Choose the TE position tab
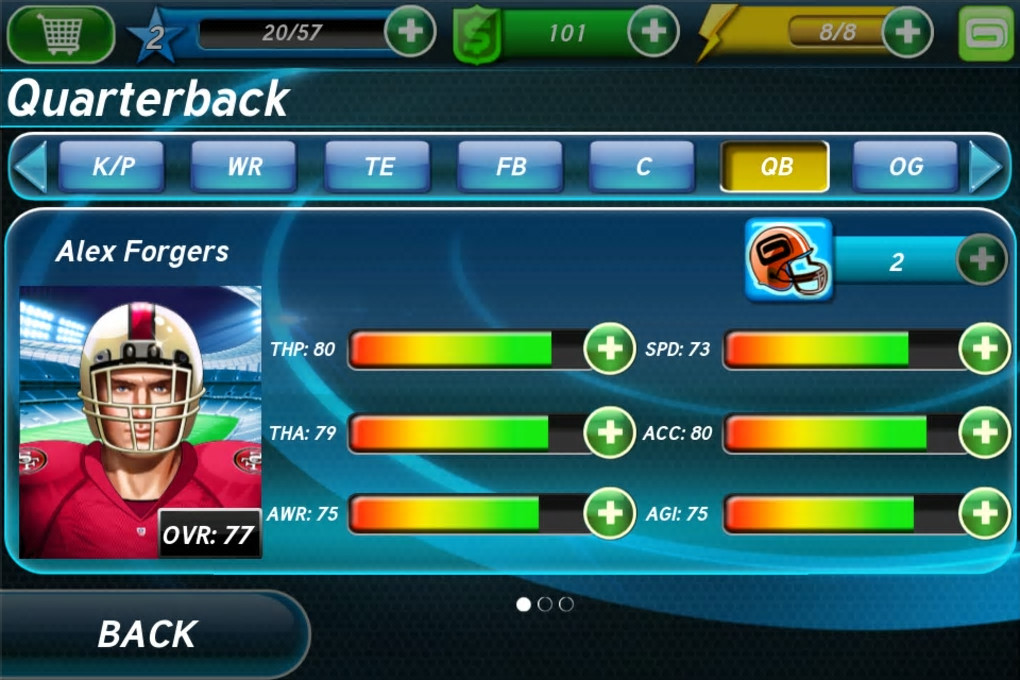Image resolution: width=1020 pixels, height=680 pixels. pyautogui.click(x=378, y=167)
